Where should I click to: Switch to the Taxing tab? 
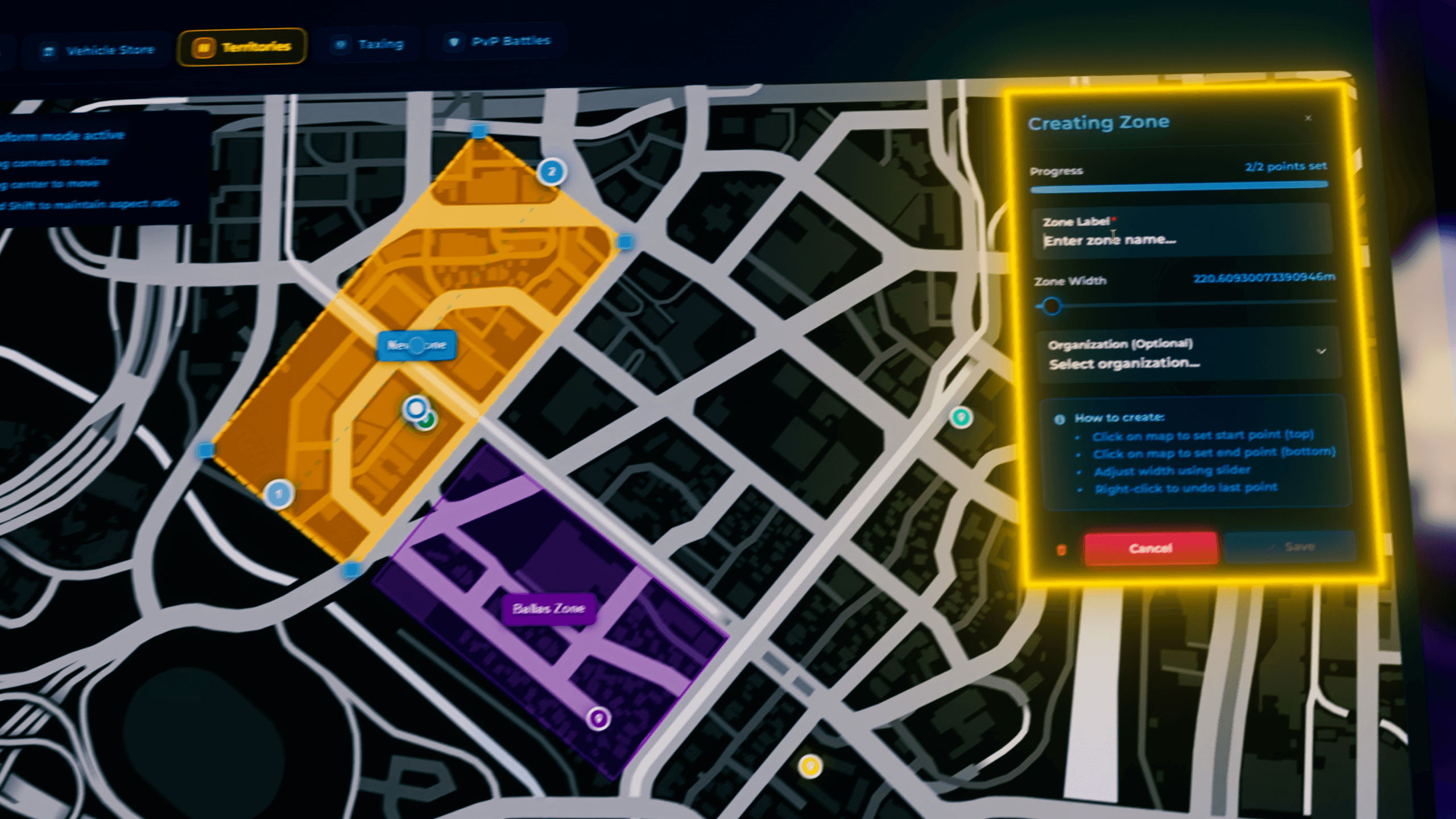(x=370, y=43)
